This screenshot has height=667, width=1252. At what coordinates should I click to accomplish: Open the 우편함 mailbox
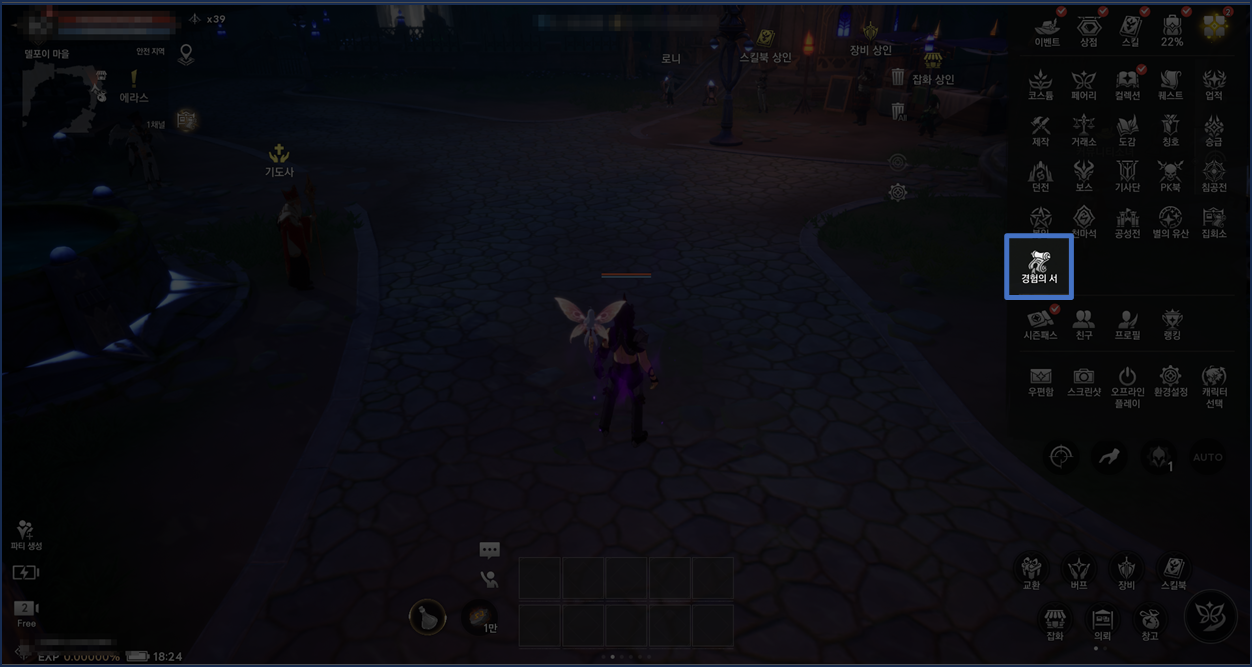click(x=1041, y=381)
